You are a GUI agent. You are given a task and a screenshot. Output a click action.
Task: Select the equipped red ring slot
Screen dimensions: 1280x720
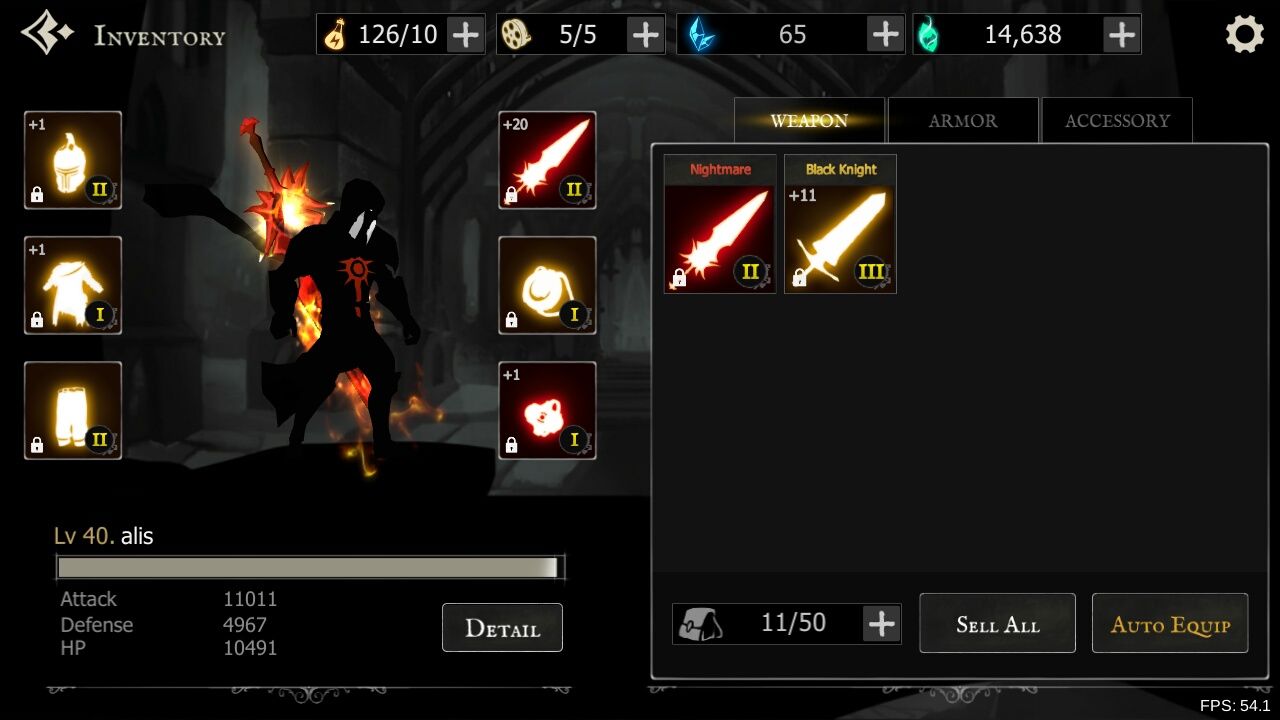547,410
